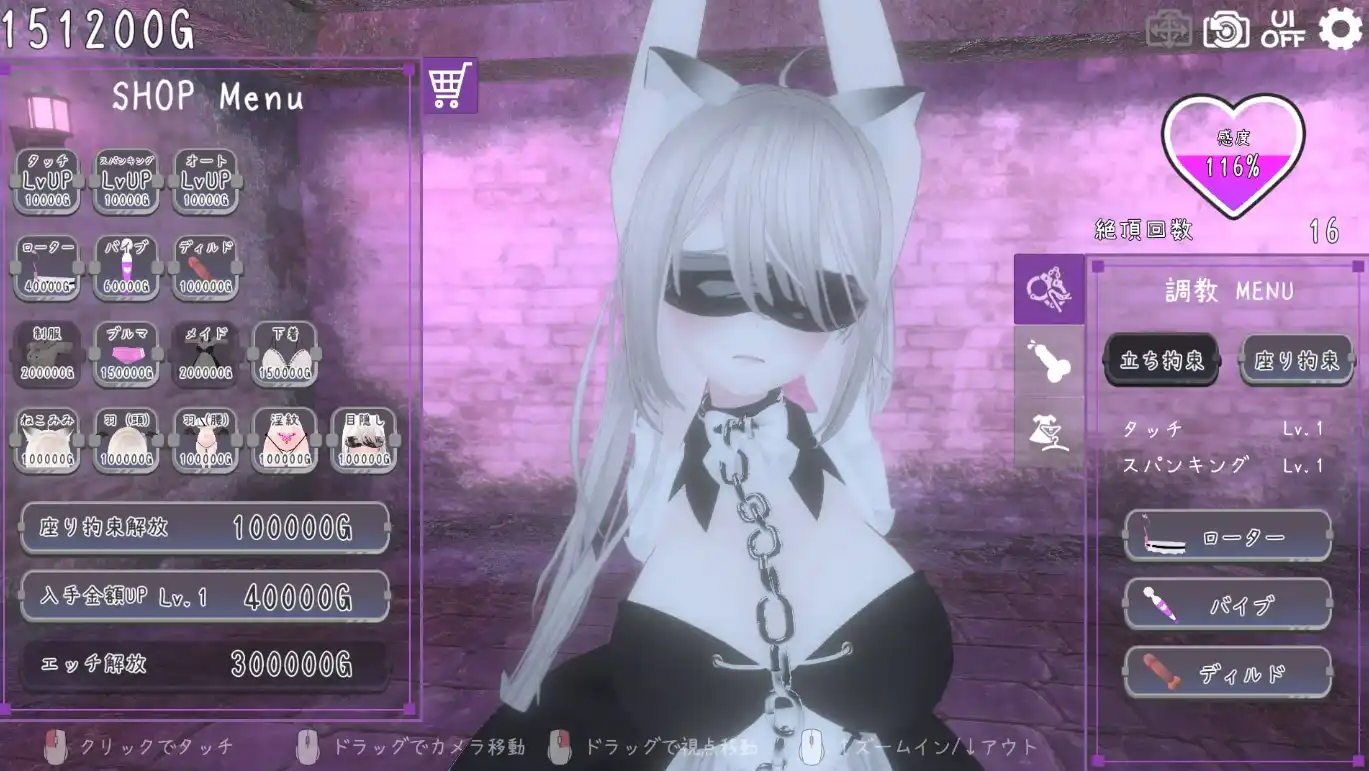Open the settings gear icon
This screenshot has width=1369, height=771.
point(1340,29)
